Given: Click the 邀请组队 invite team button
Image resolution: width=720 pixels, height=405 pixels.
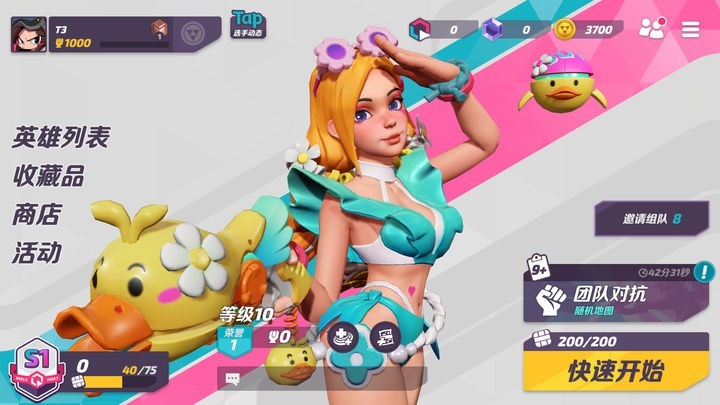Looking at the screenshot, I should (650, 218).
